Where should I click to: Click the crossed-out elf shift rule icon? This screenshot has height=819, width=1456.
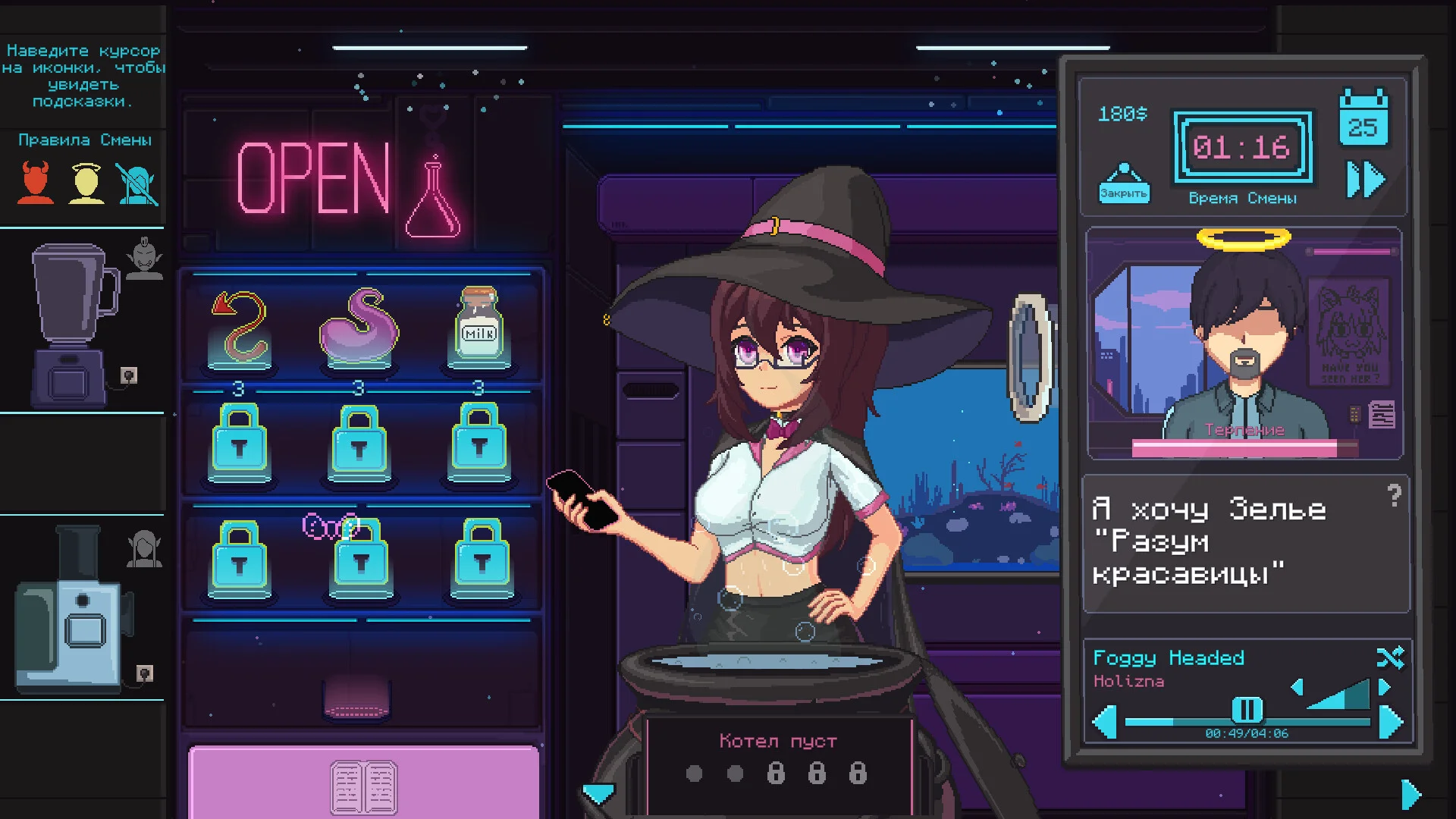138,184
